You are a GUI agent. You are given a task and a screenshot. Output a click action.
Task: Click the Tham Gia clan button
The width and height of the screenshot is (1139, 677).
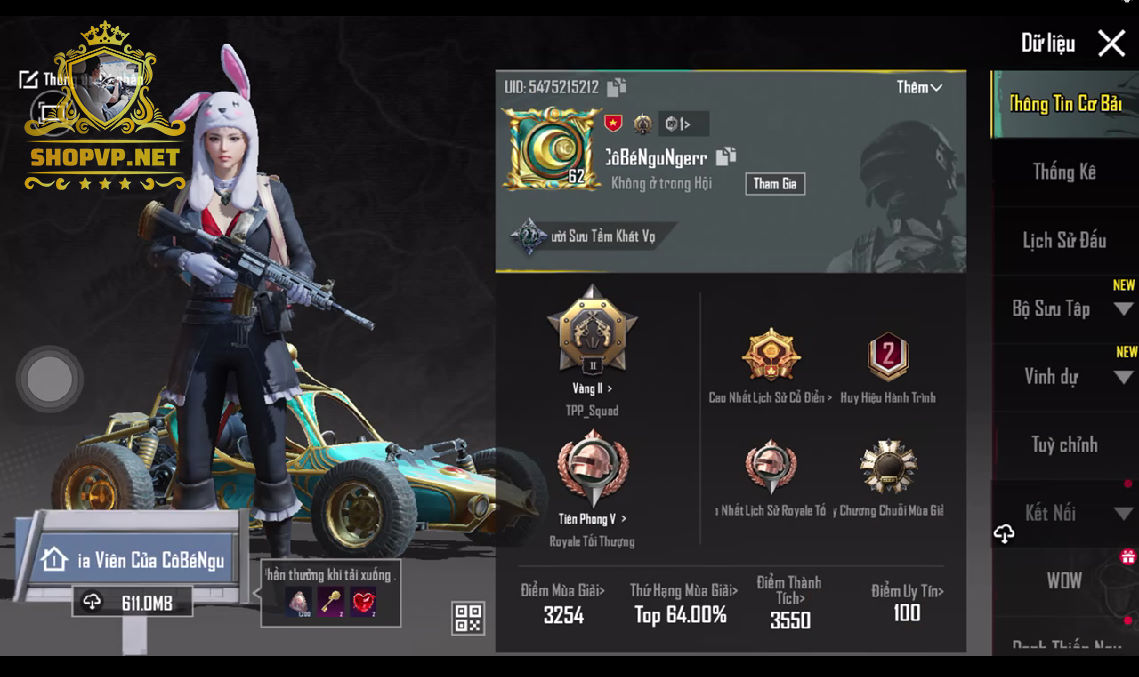click(x=775, y=184)
